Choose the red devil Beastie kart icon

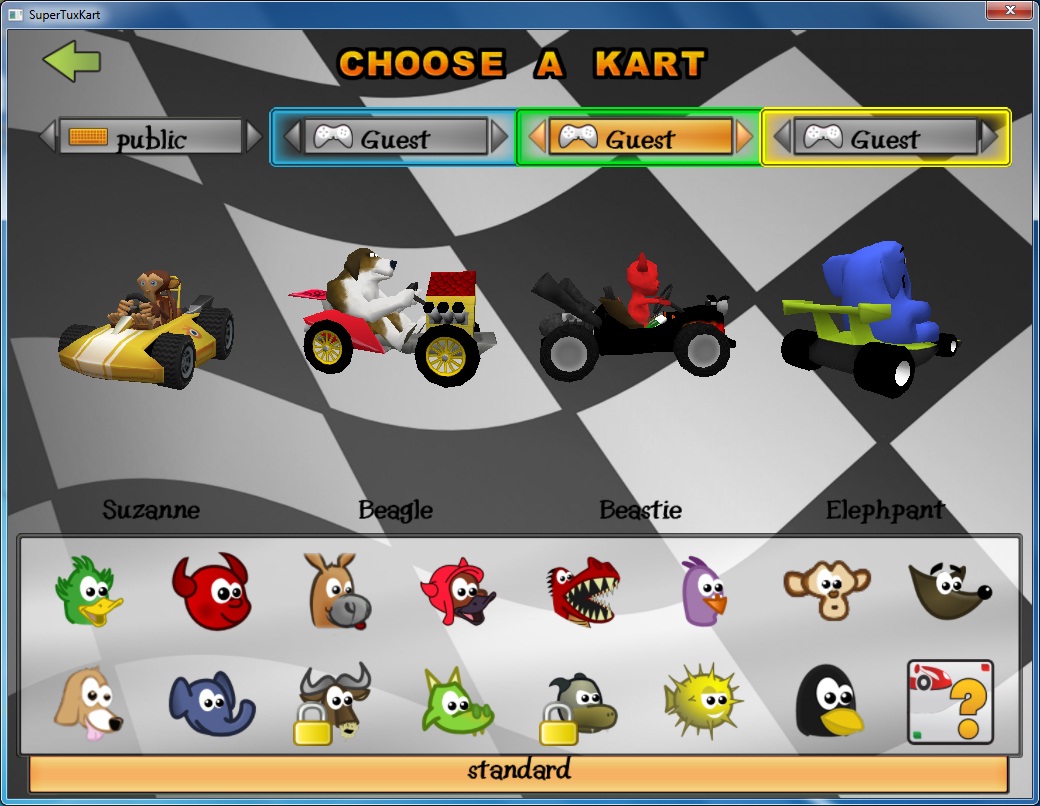209,590
